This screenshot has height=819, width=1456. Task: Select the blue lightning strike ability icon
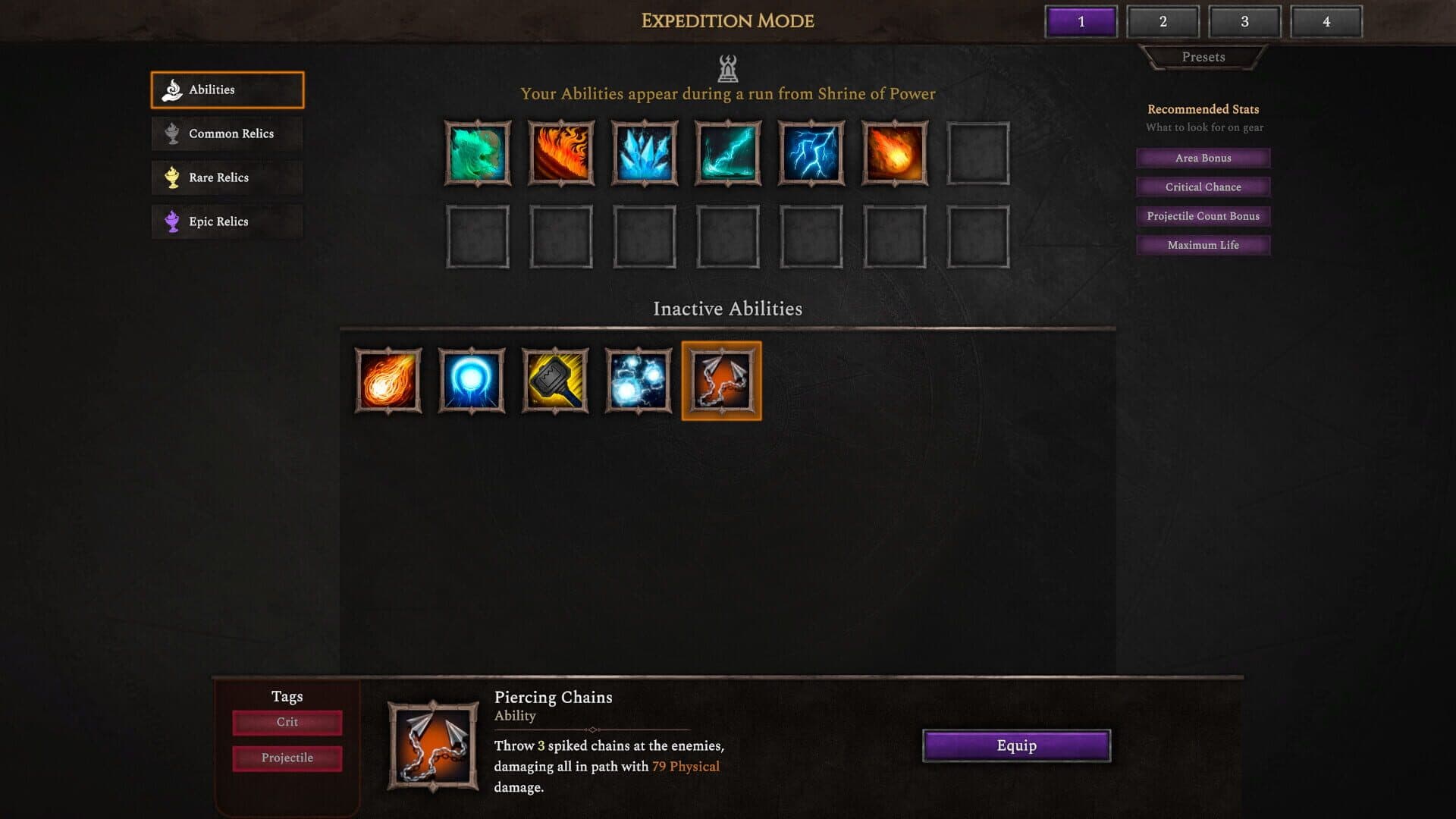point(811,154)
